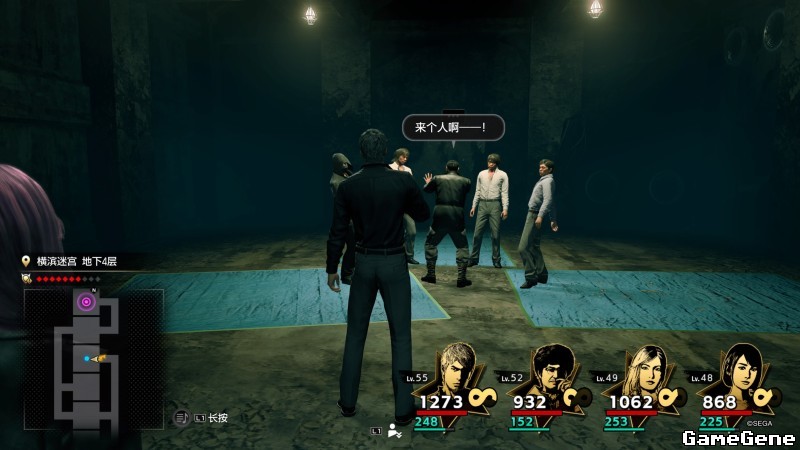
Task: Select the purple destination marker on minimap
Action: point(88,302)
